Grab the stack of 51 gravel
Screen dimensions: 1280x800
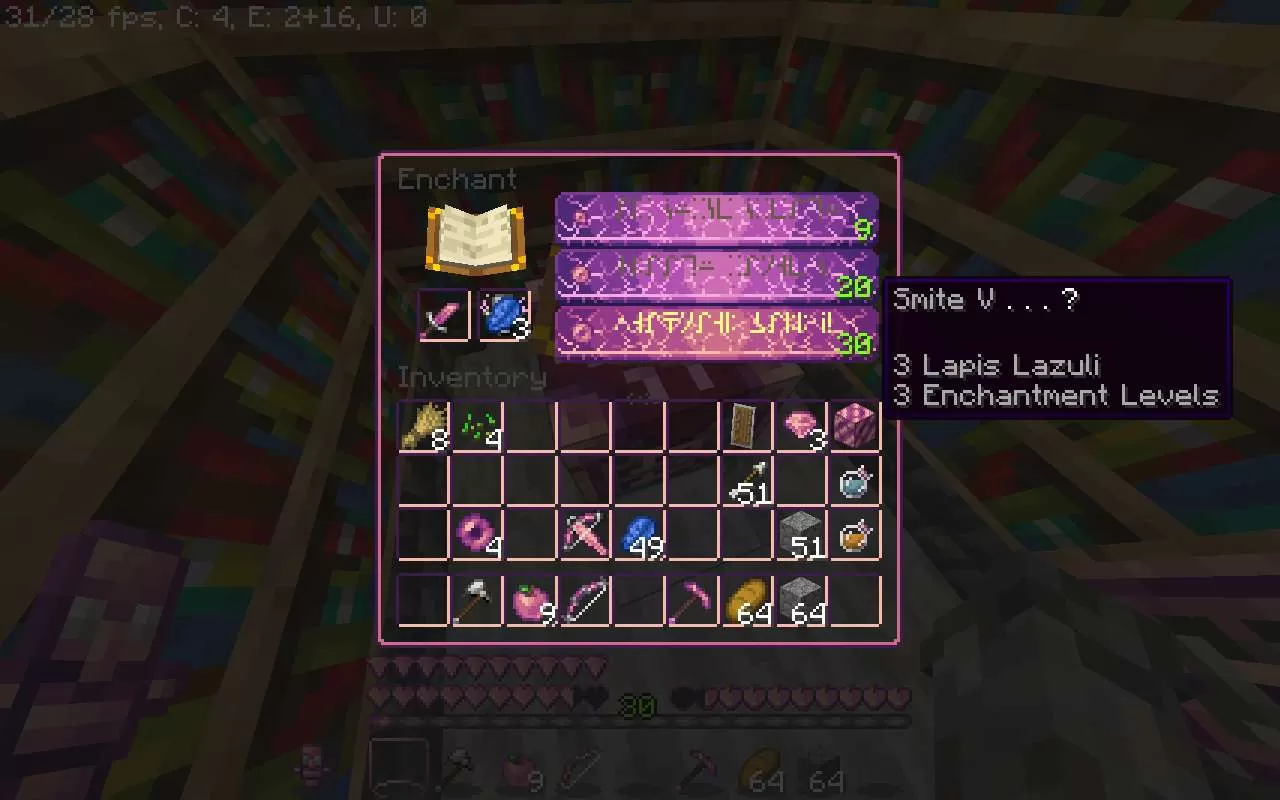coord(799,533)
